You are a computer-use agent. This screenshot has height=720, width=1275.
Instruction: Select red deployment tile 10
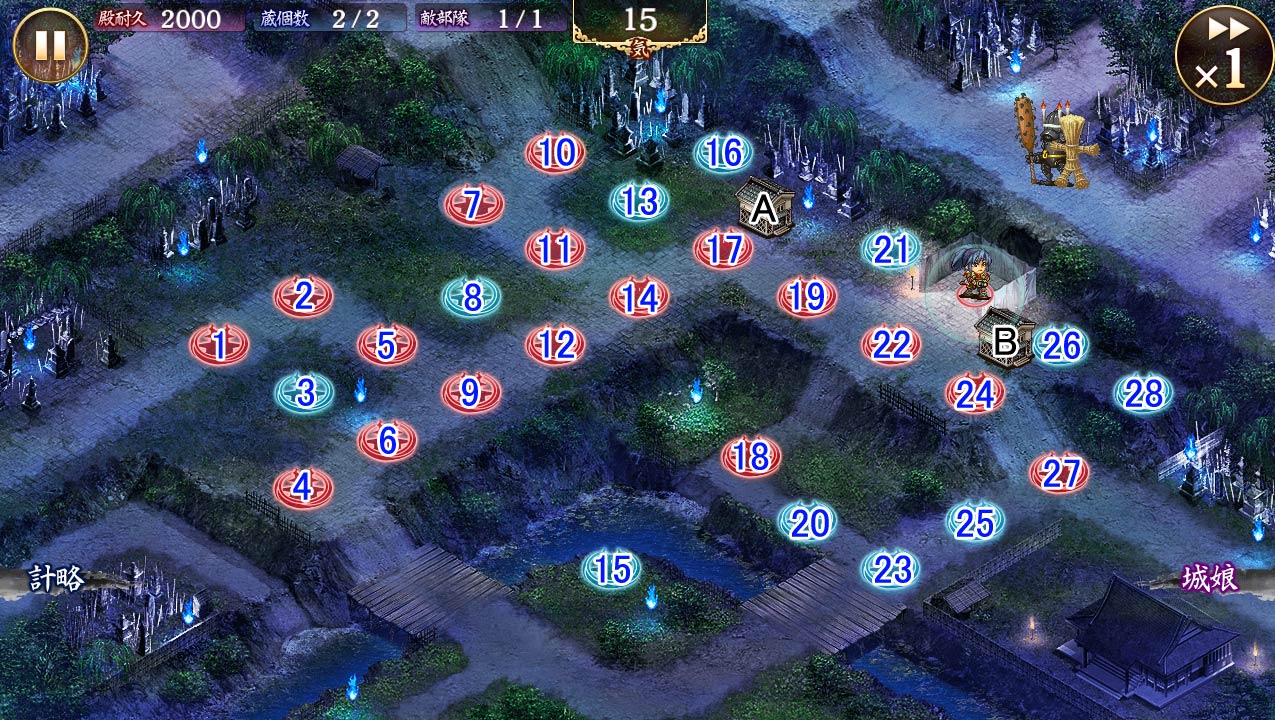click(556, 153)
